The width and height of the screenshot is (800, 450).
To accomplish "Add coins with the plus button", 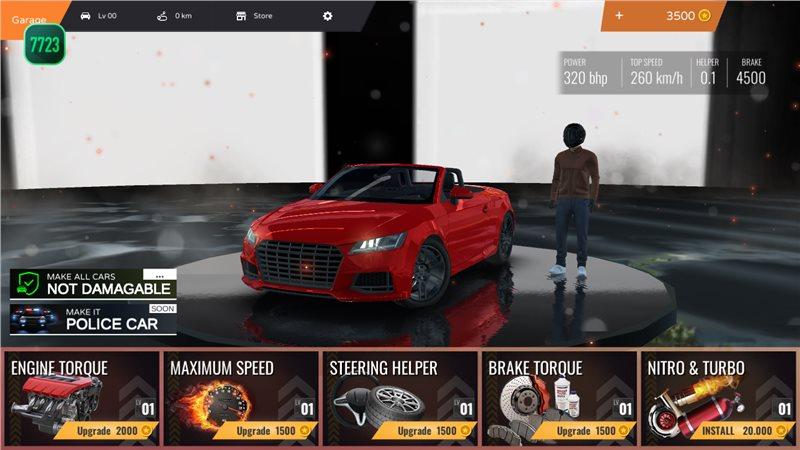I will (619, 16).
